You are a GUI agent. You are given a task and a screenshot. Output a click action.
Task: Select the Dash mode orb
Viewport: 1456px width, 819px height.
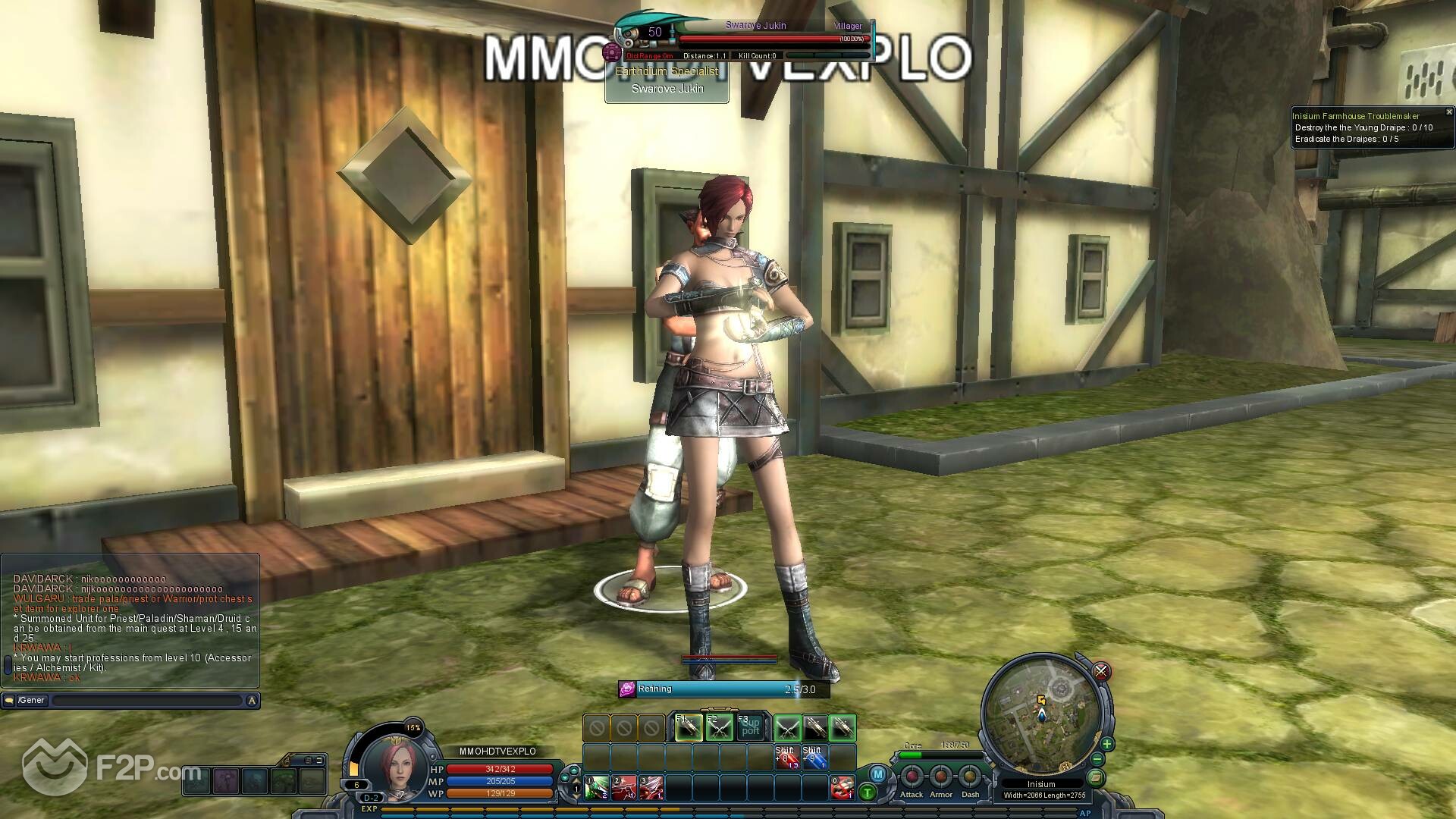(970, 777)
